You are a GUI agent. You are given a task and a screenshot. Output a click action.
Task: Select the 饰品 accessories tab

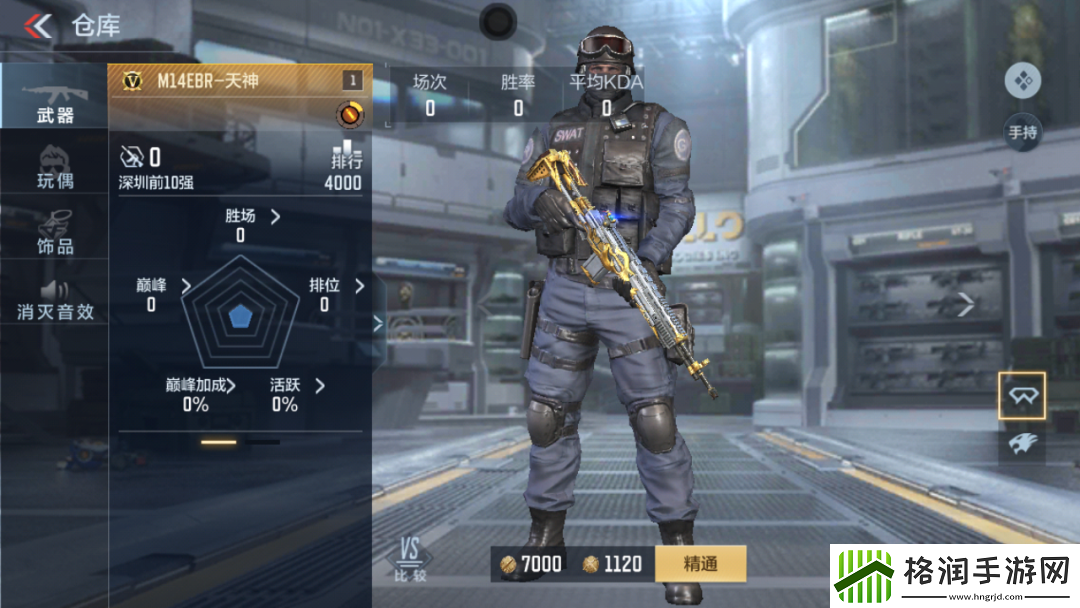(x=54, y=232)
